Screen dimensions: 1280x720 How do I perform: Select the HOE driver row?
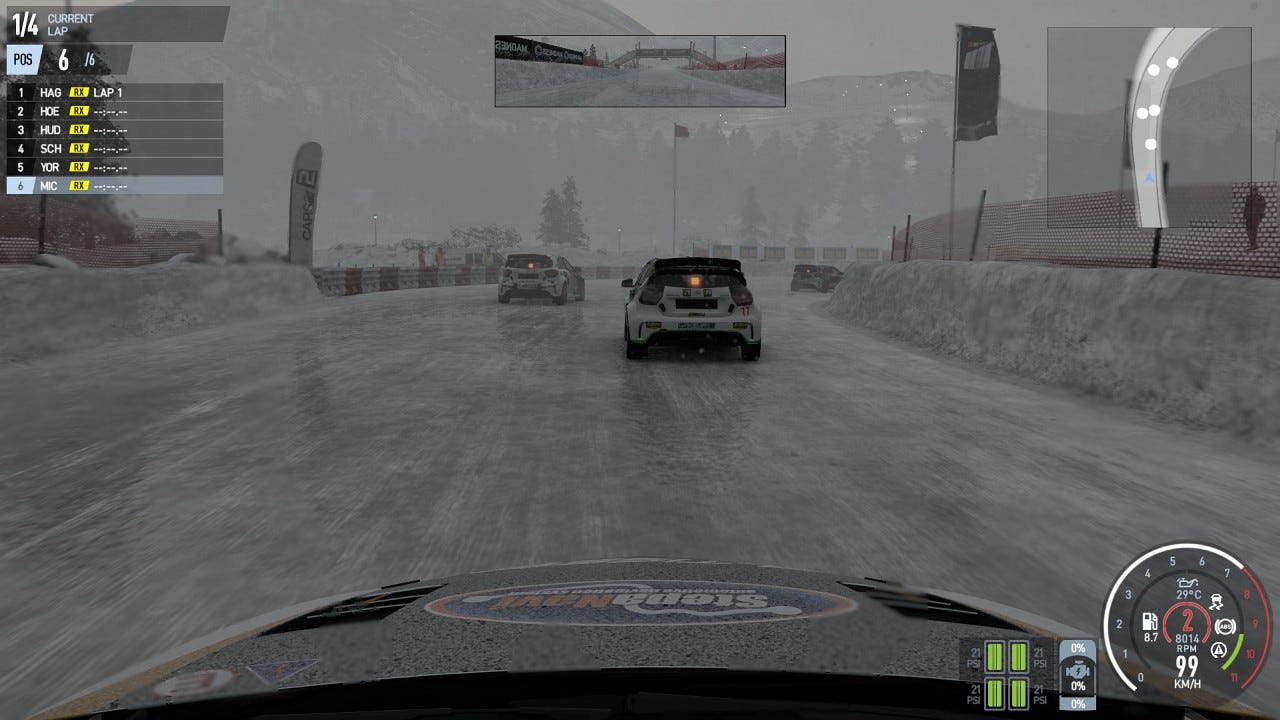(x=114, y=111)
